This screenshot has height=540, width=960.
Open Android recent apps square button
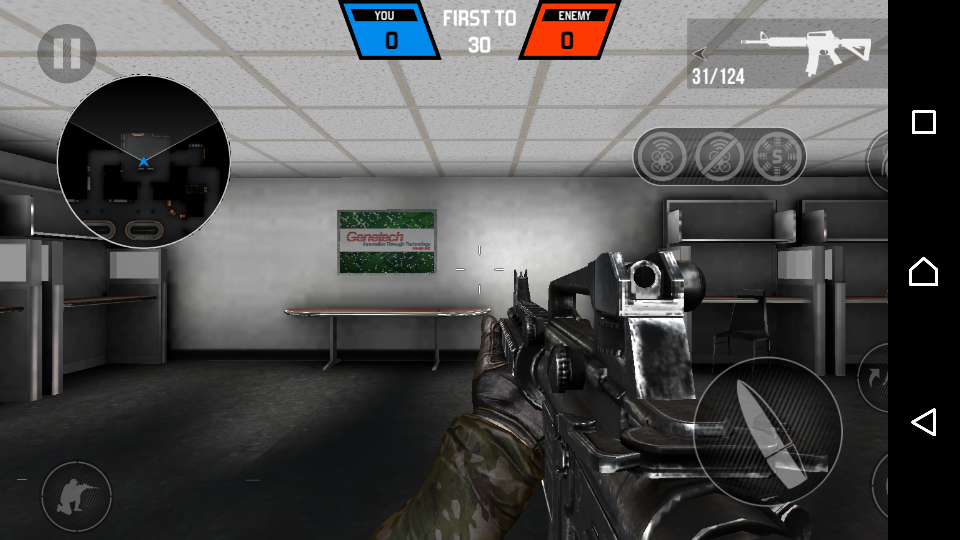tap(923, 122)
